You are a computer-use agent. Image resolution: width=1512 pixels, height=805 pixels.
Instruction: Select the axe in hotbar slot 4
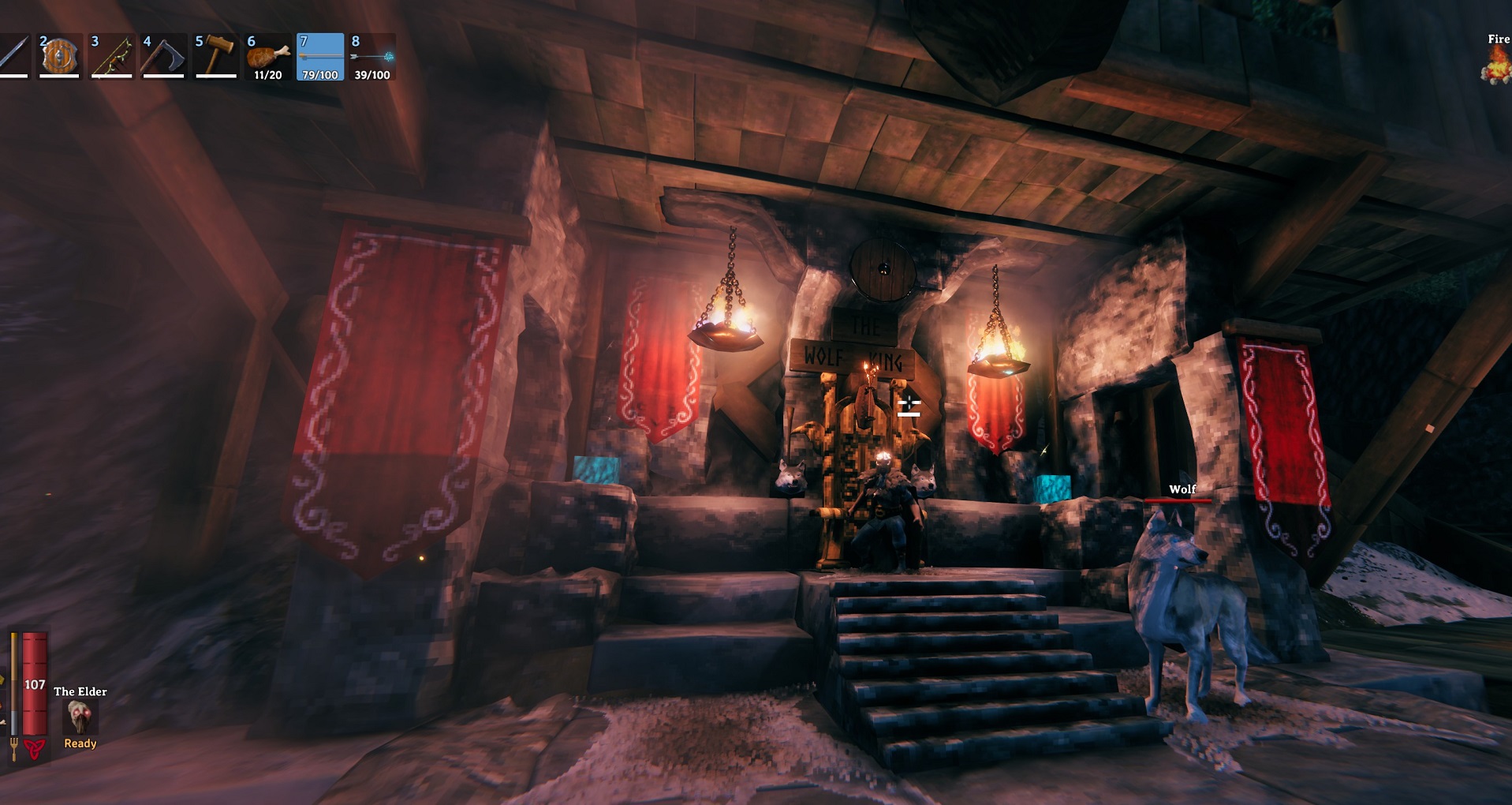[164, 55]
